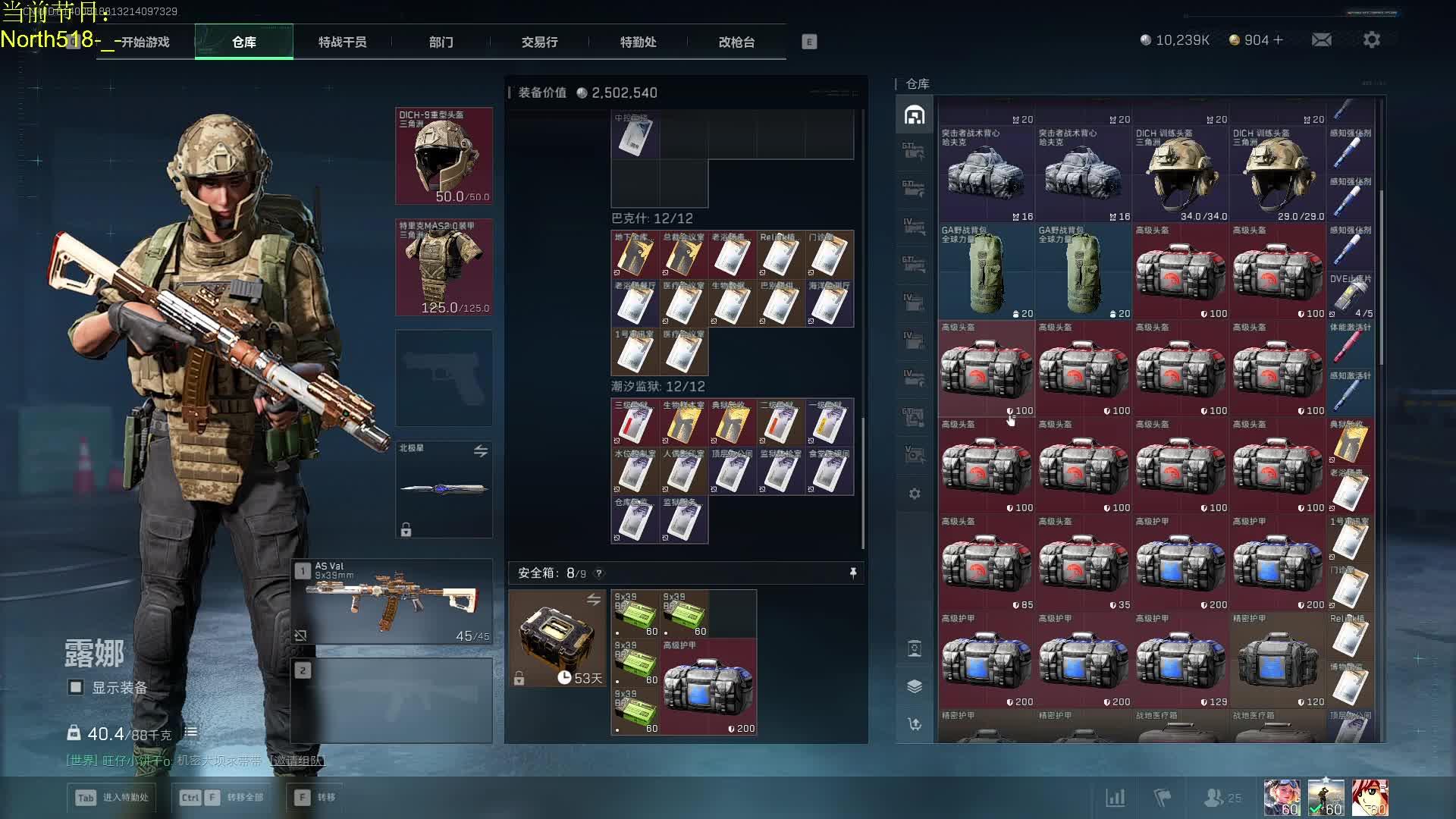Open the settings gear icon
Screen dimensions: 1456x819
tap(1371, 39)
